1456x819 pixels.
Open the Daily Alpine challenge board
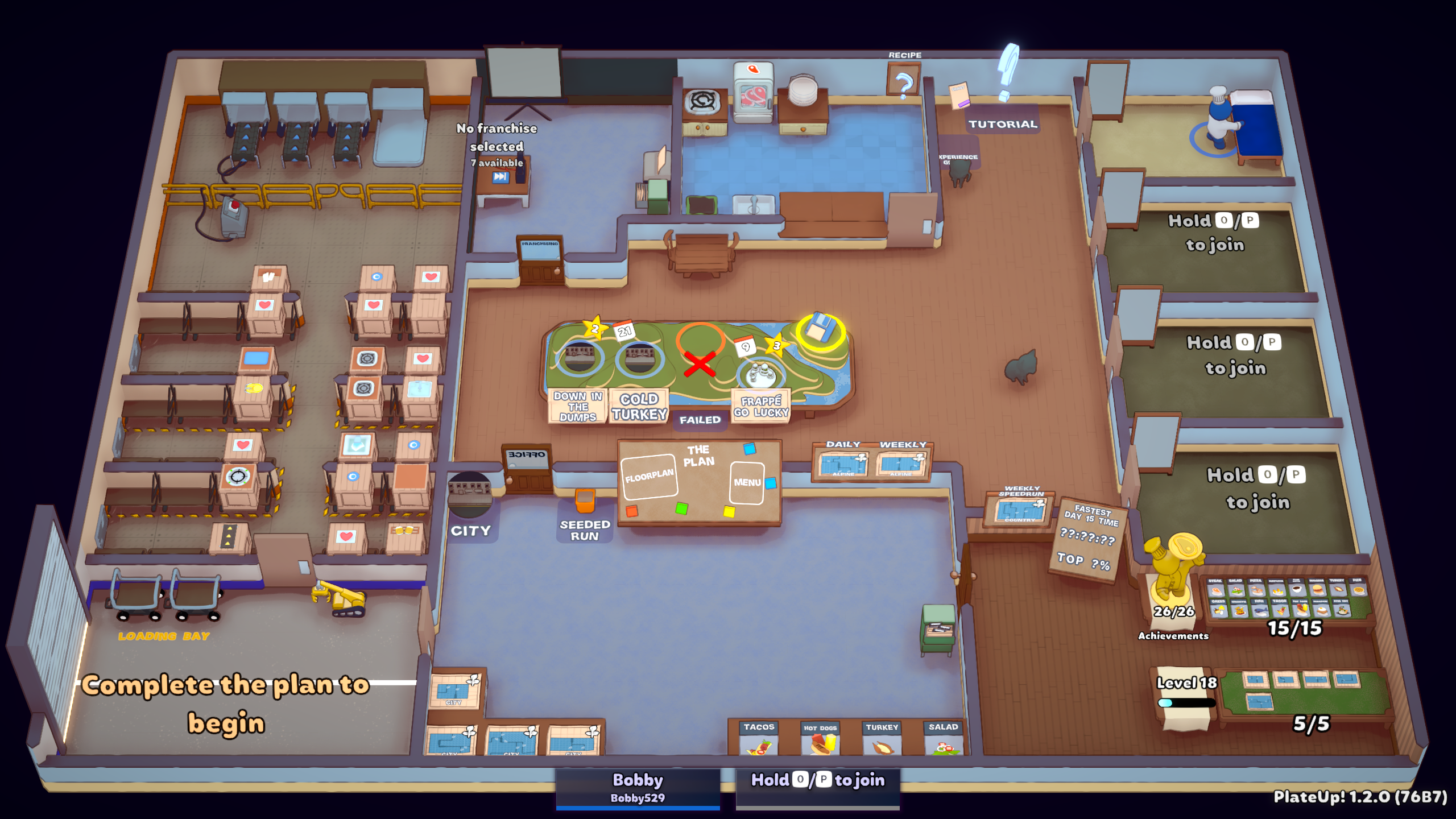(843, 462)
